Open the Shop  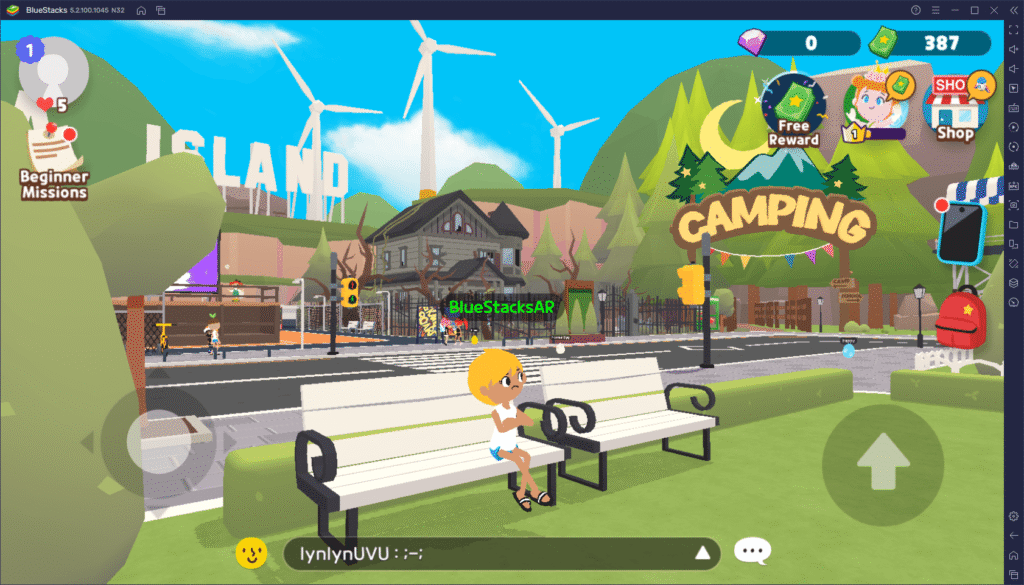pyautogui.click(x=956, y=108)
